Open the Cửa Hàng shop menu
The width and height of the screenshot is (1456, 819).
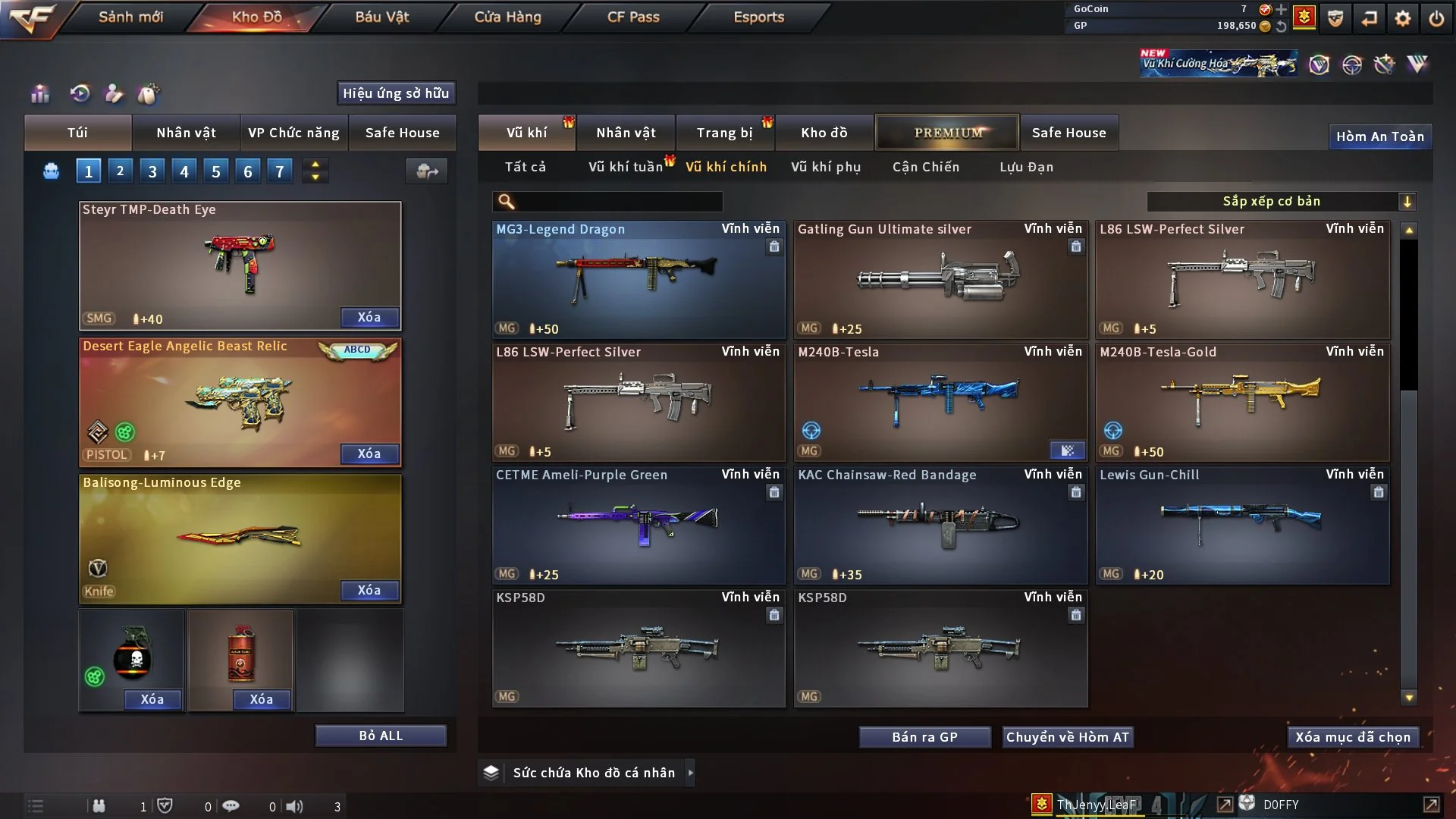pyautogui.click(x=507, y=17)
